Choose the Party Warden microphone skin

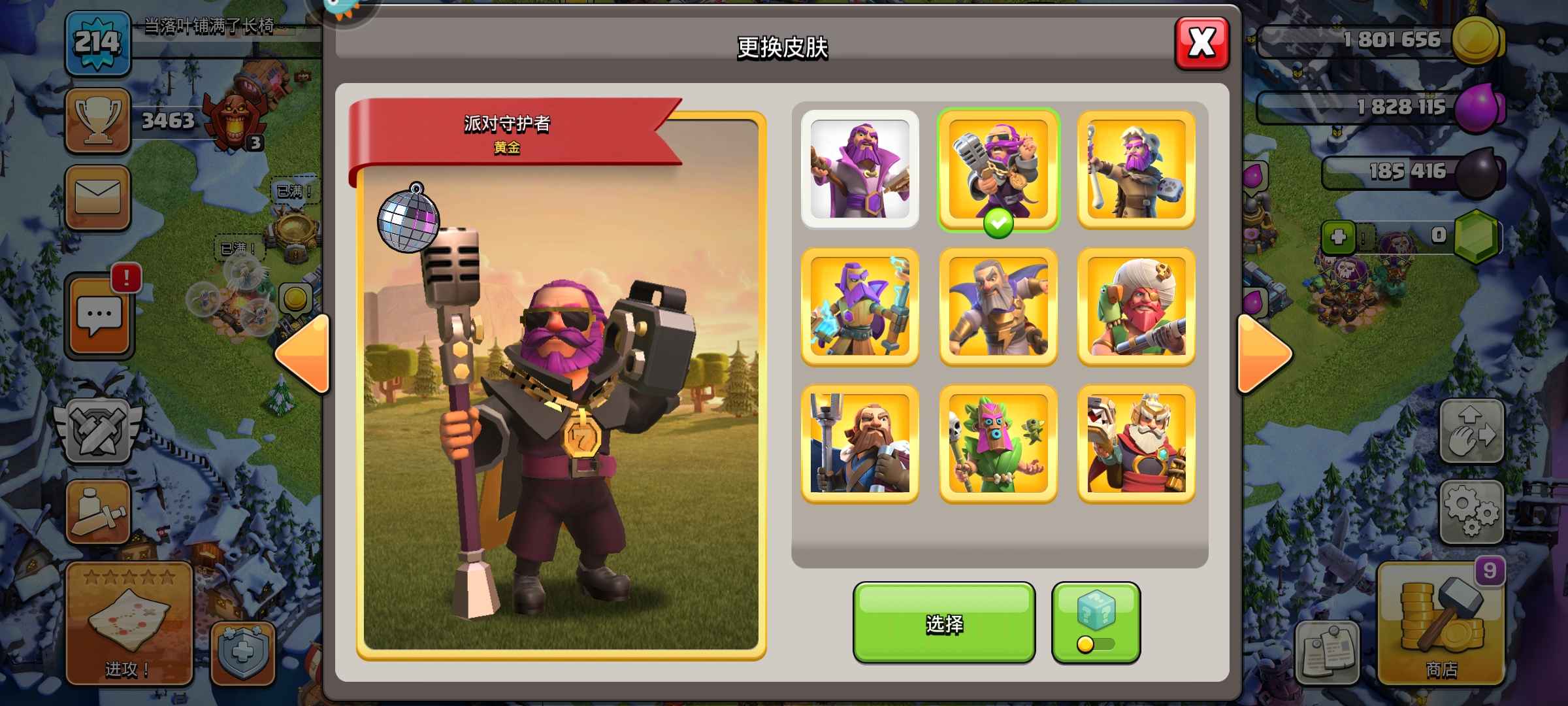point(998,169)
